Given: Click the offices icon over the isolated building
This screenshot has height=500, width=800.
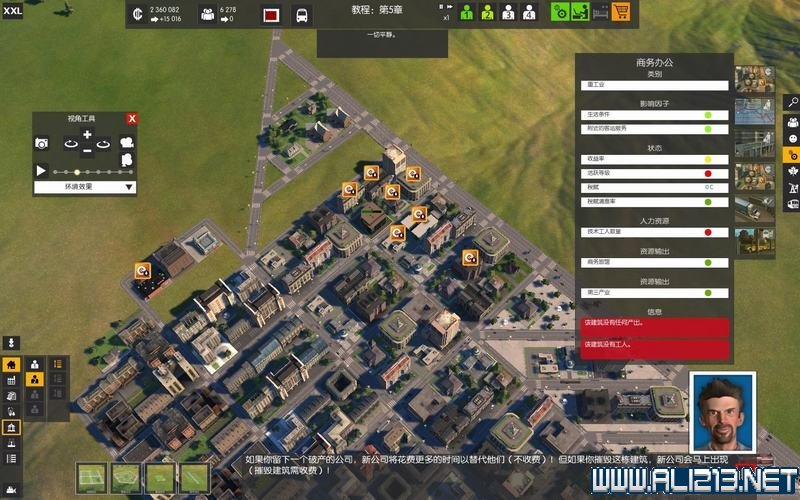Looking at the screenshot, I should click(143, 270).
